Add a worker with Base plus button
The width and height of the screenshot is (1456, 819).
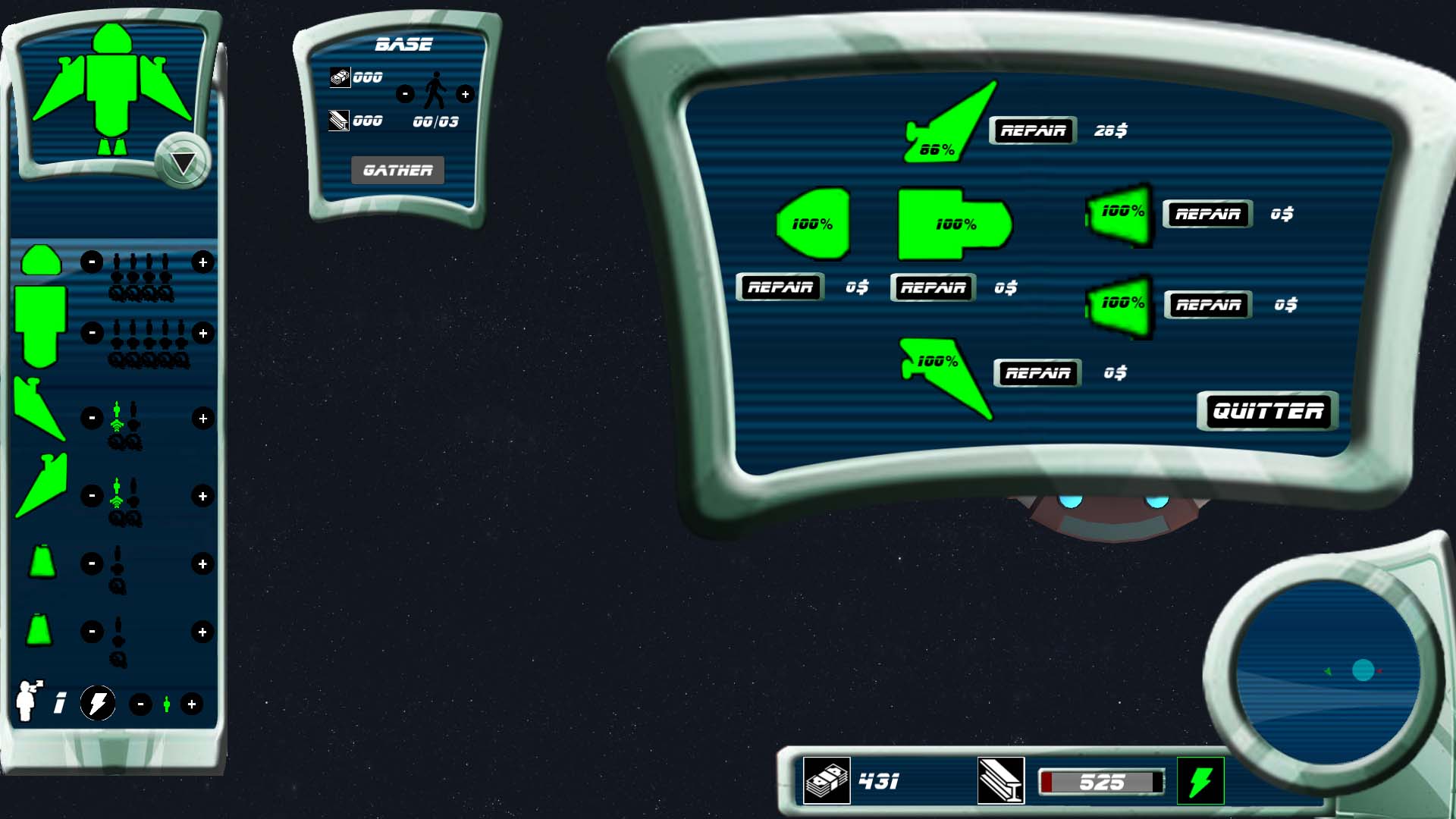[x=465, y=94]
